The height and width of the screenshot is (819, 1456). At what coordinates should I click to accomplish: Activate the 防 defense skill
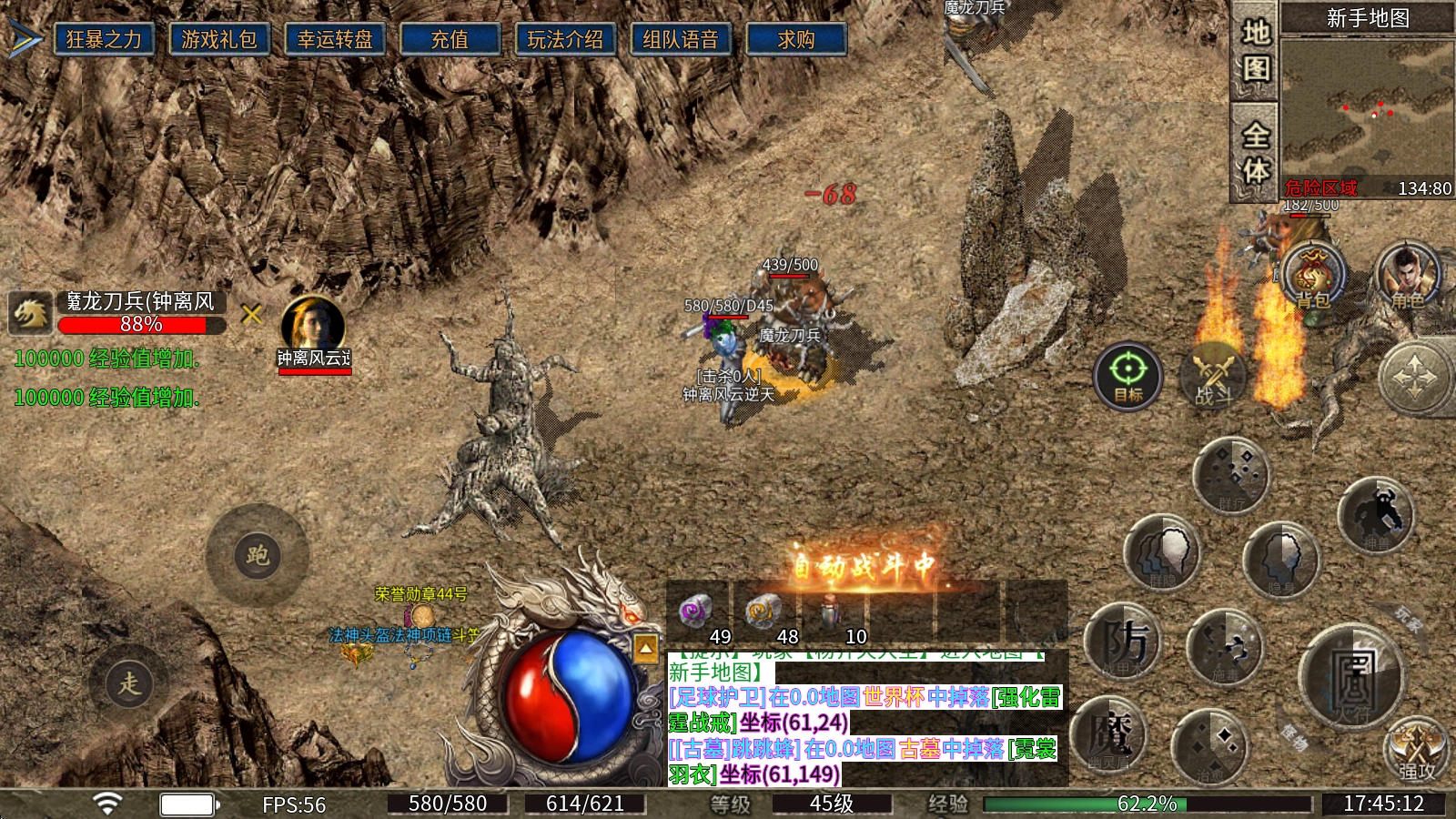point(1123,642)
